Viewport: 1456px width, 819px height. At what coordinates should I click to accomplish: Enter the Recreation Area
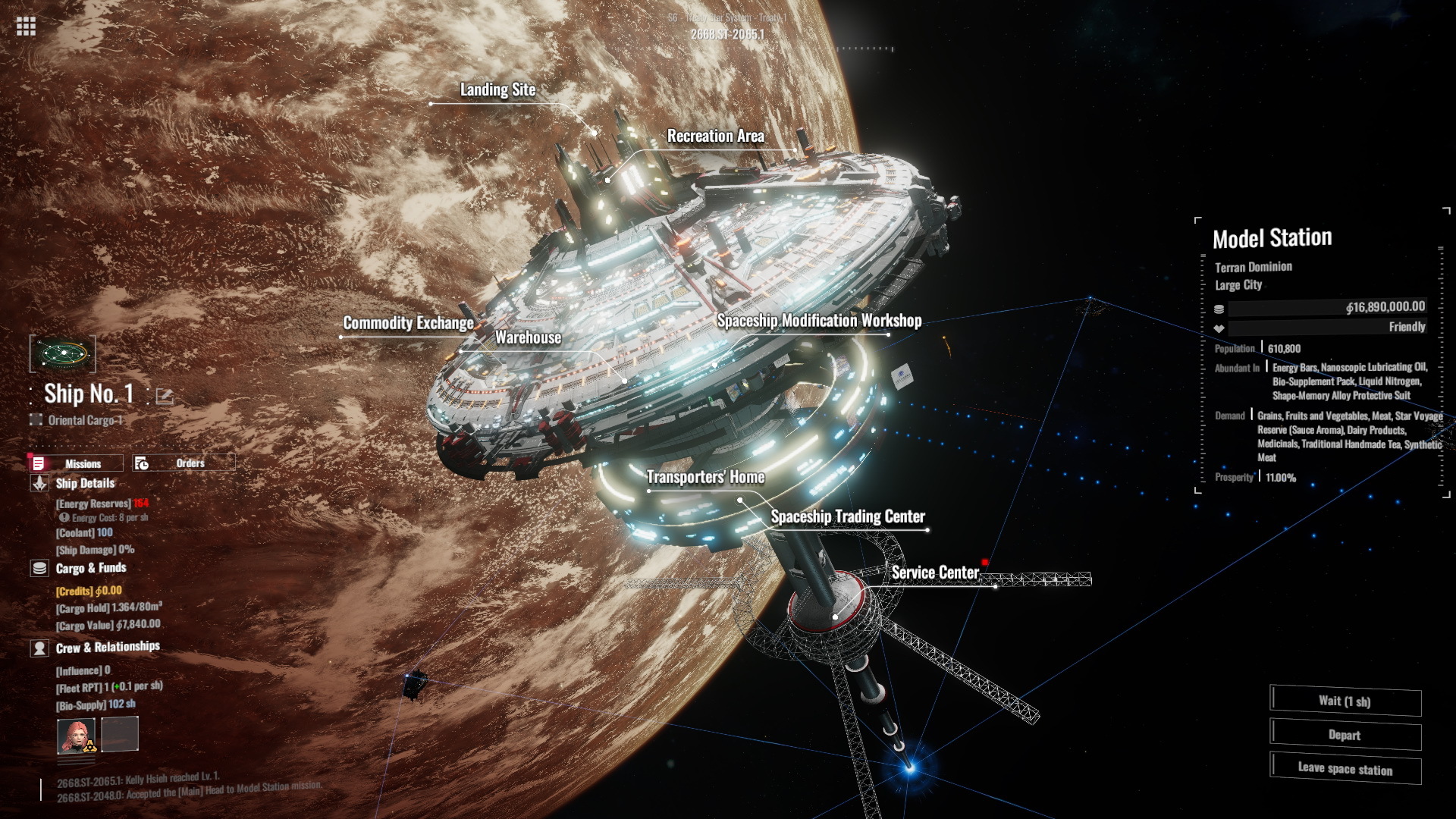715,136
